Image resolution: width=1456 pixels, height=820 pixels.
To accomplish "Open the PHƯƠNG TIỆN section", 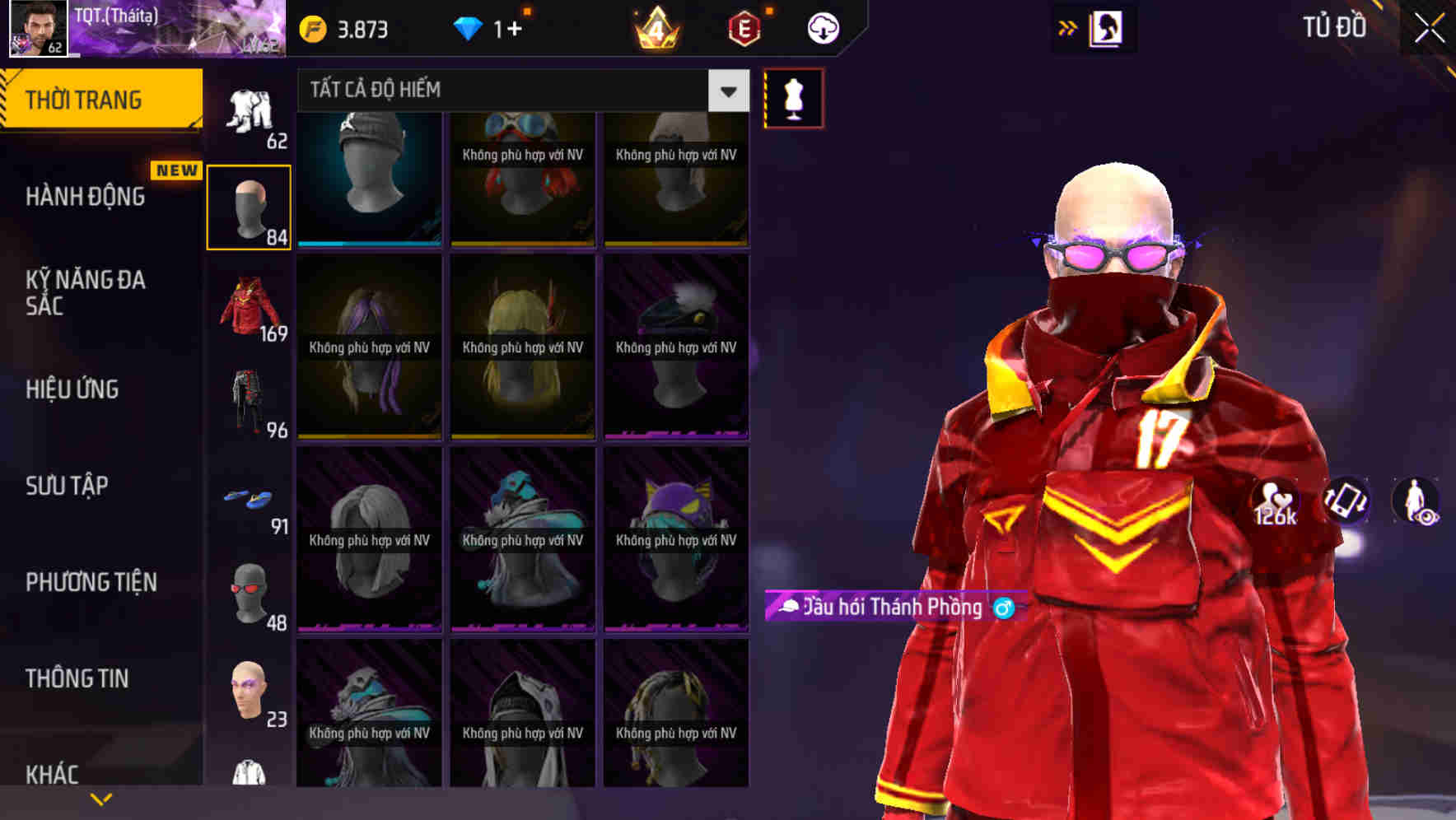I will tap(91, 582).
